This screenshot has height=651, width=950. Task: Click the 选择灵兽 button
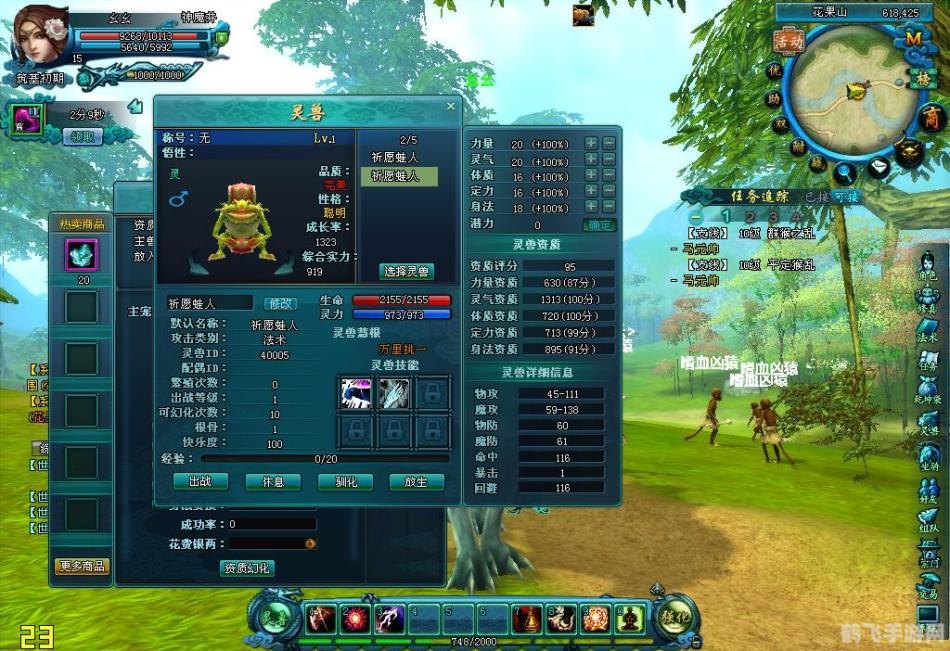point(407,271)
